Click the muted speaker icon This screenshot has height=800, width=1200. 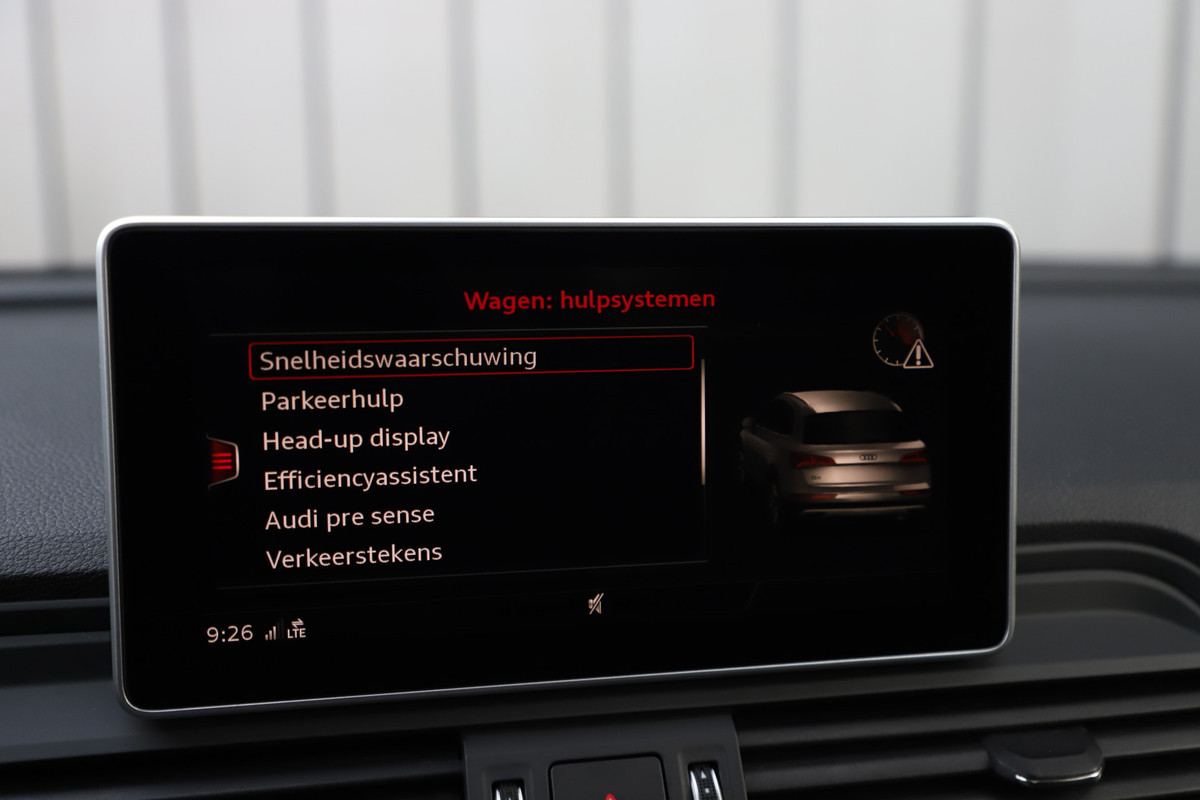click(x=596, y=604)
